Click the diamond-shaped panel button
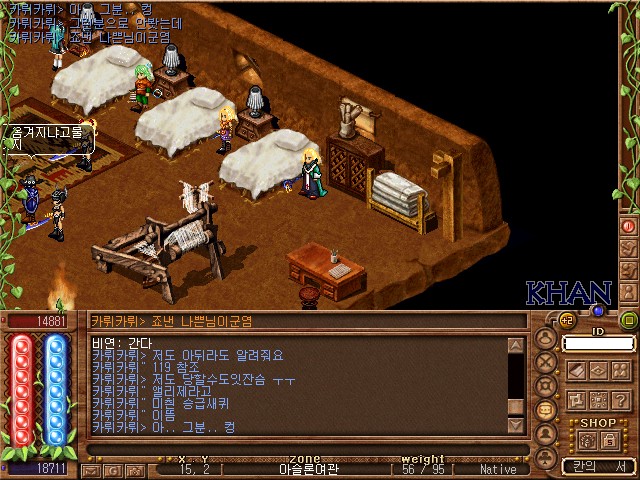Screen dimensions: 640x480 click(597, 370)
